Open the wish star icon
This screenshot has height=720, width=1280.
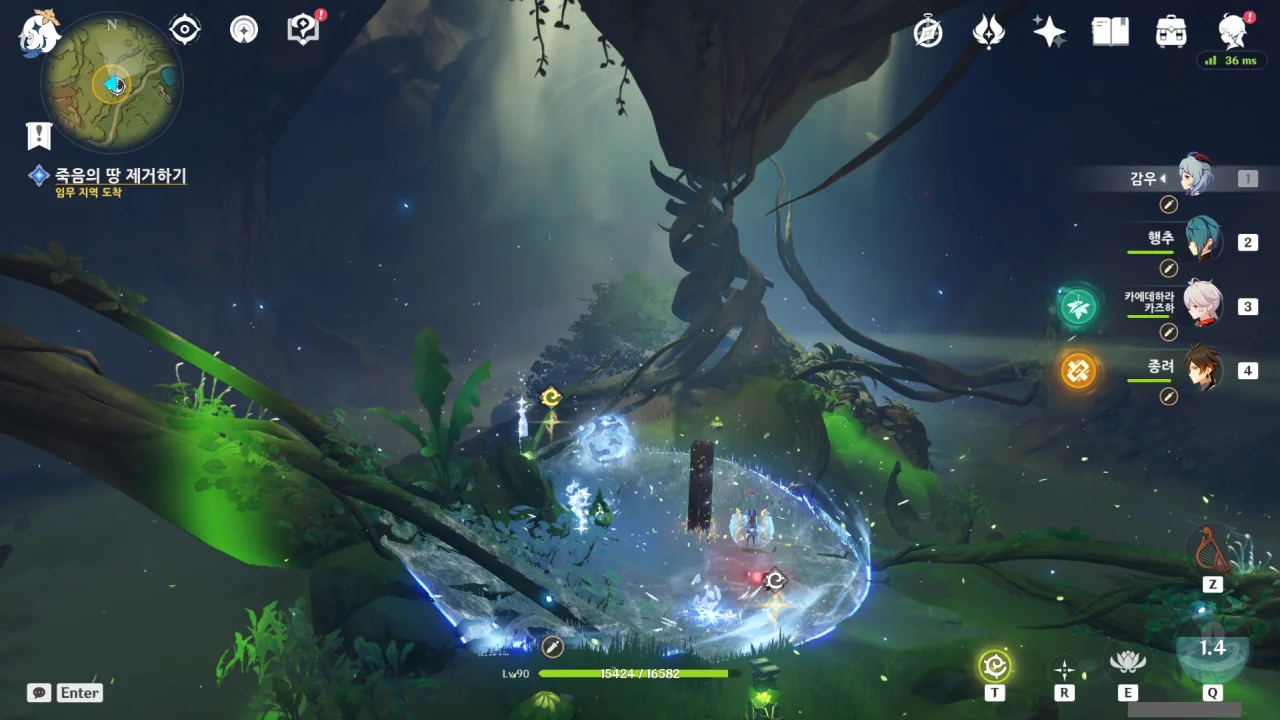pos(1049,32)
